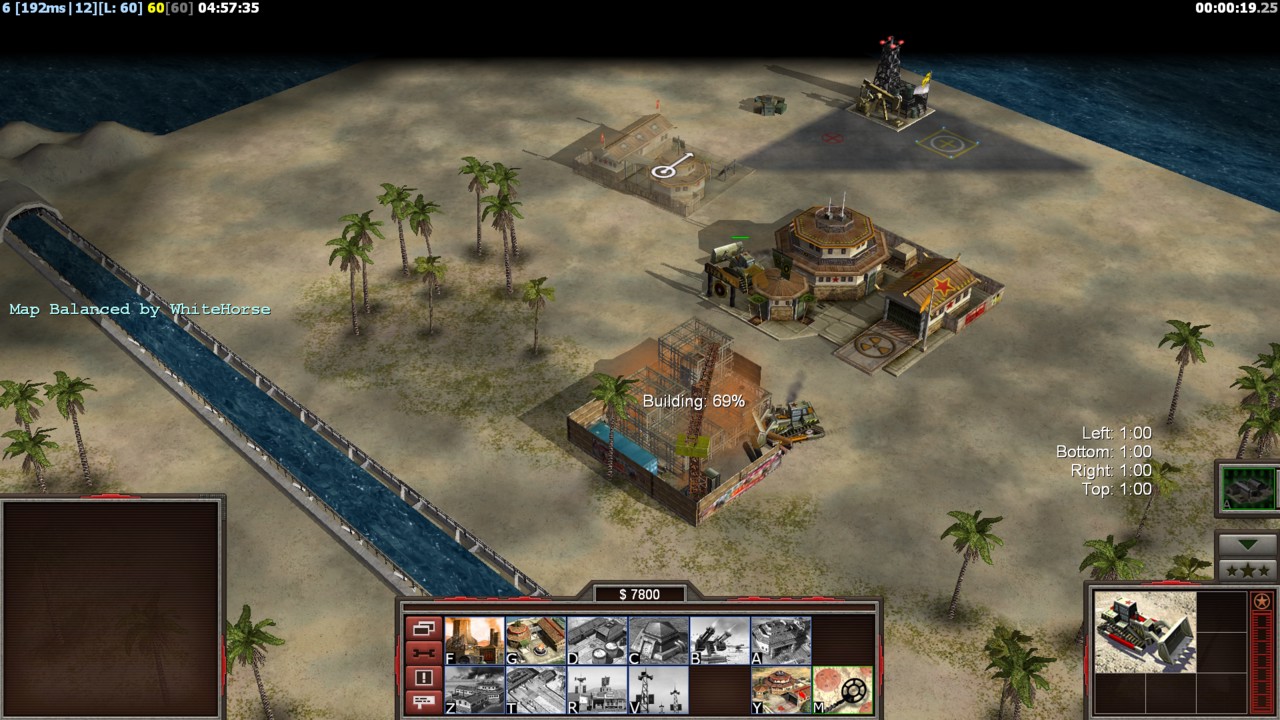This screenshot has height=720, width=1280.
Task: Select the Bunker build icon
Action: [658, 640]
